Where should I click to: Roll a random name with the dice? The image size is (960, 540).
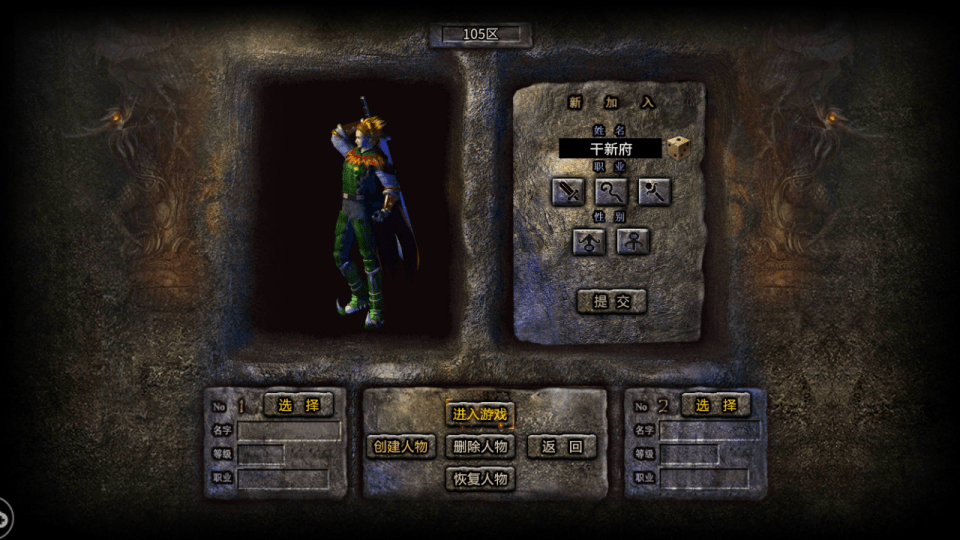(678, 147)
